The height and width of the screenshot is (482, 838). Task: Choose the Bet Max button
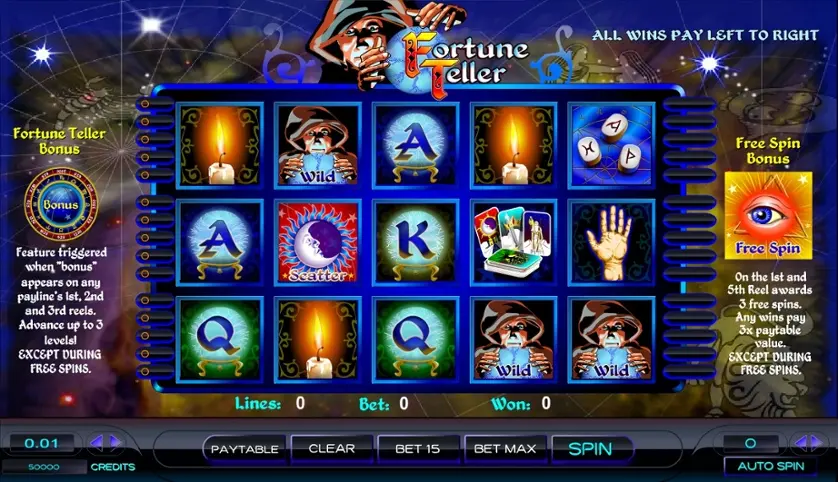click(505, 449)
